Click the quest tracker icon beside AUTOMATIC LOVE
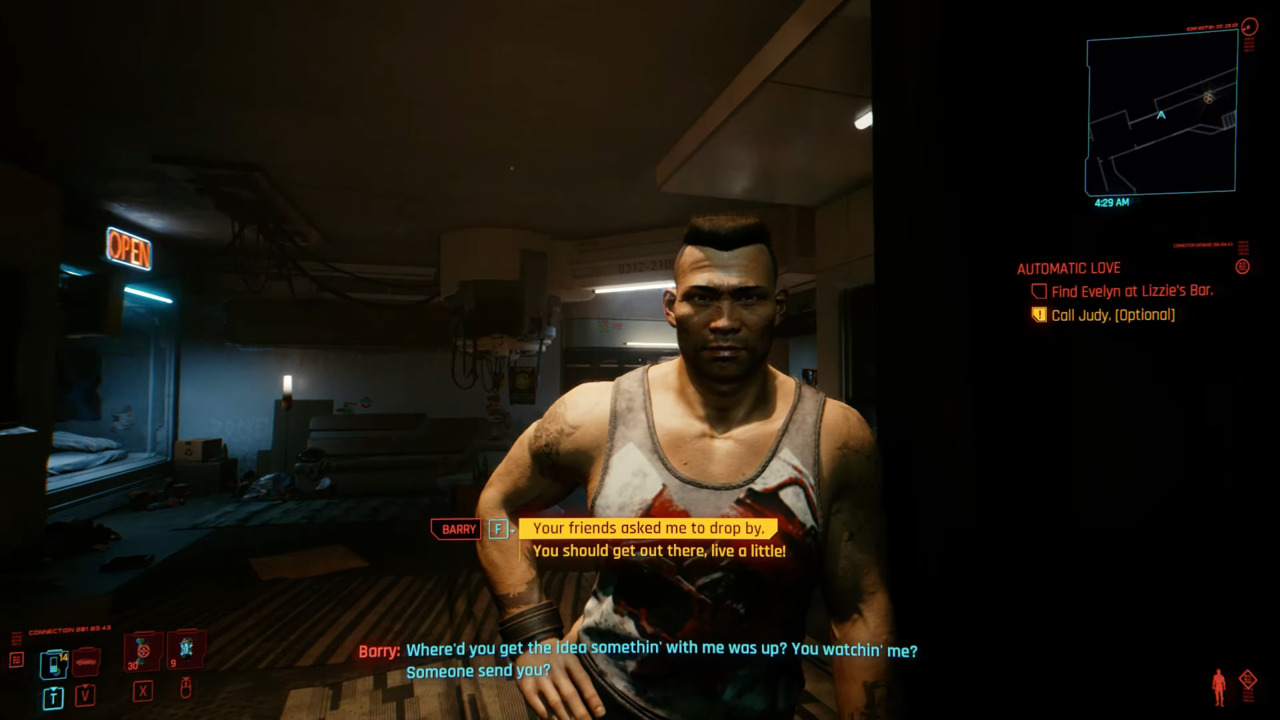 click(1242, 268)
